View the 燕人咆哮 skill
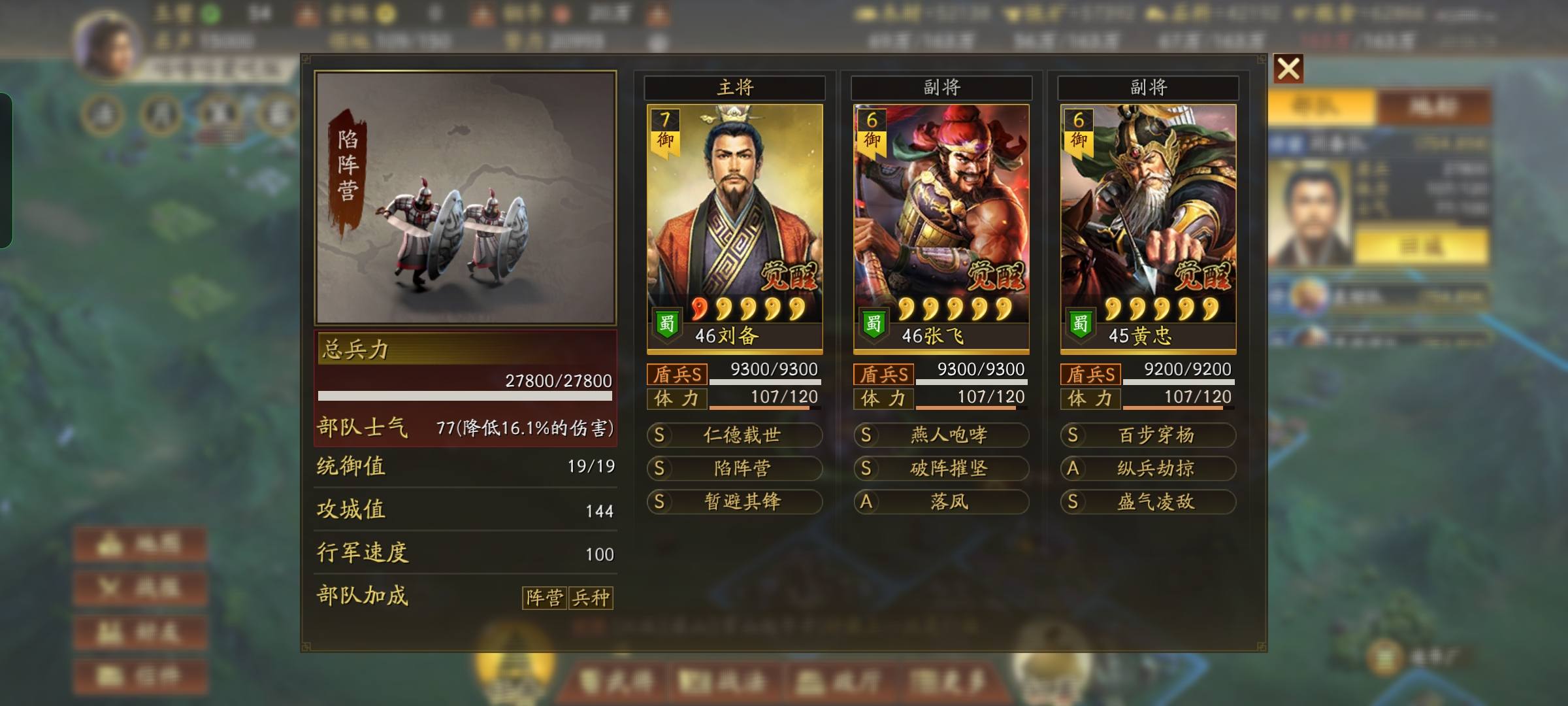Viewport: 1568px width, 706px height. click(x=941, y=435)
